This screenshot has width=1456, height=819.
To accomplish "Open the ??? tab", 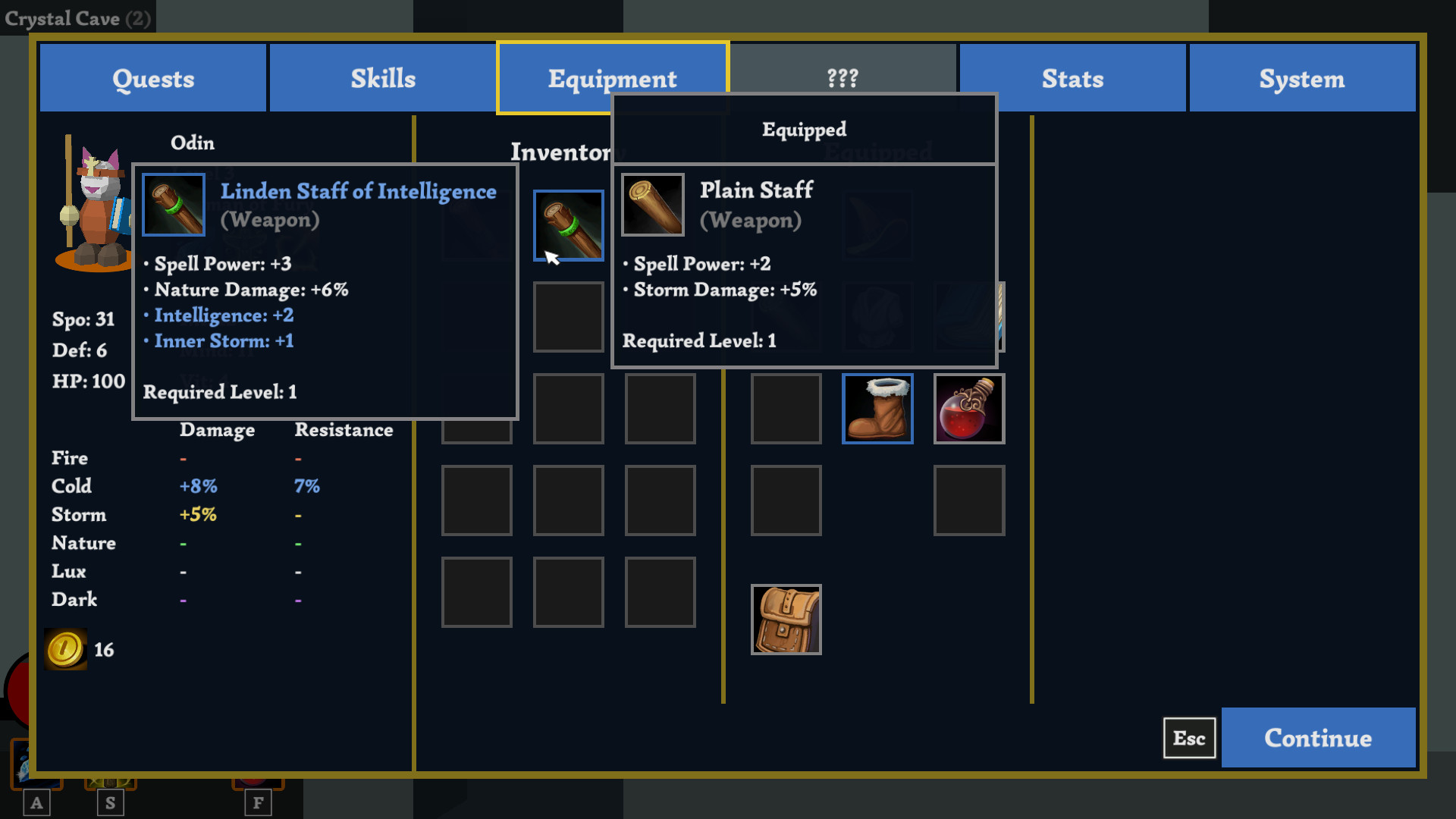I will [843, 77].
